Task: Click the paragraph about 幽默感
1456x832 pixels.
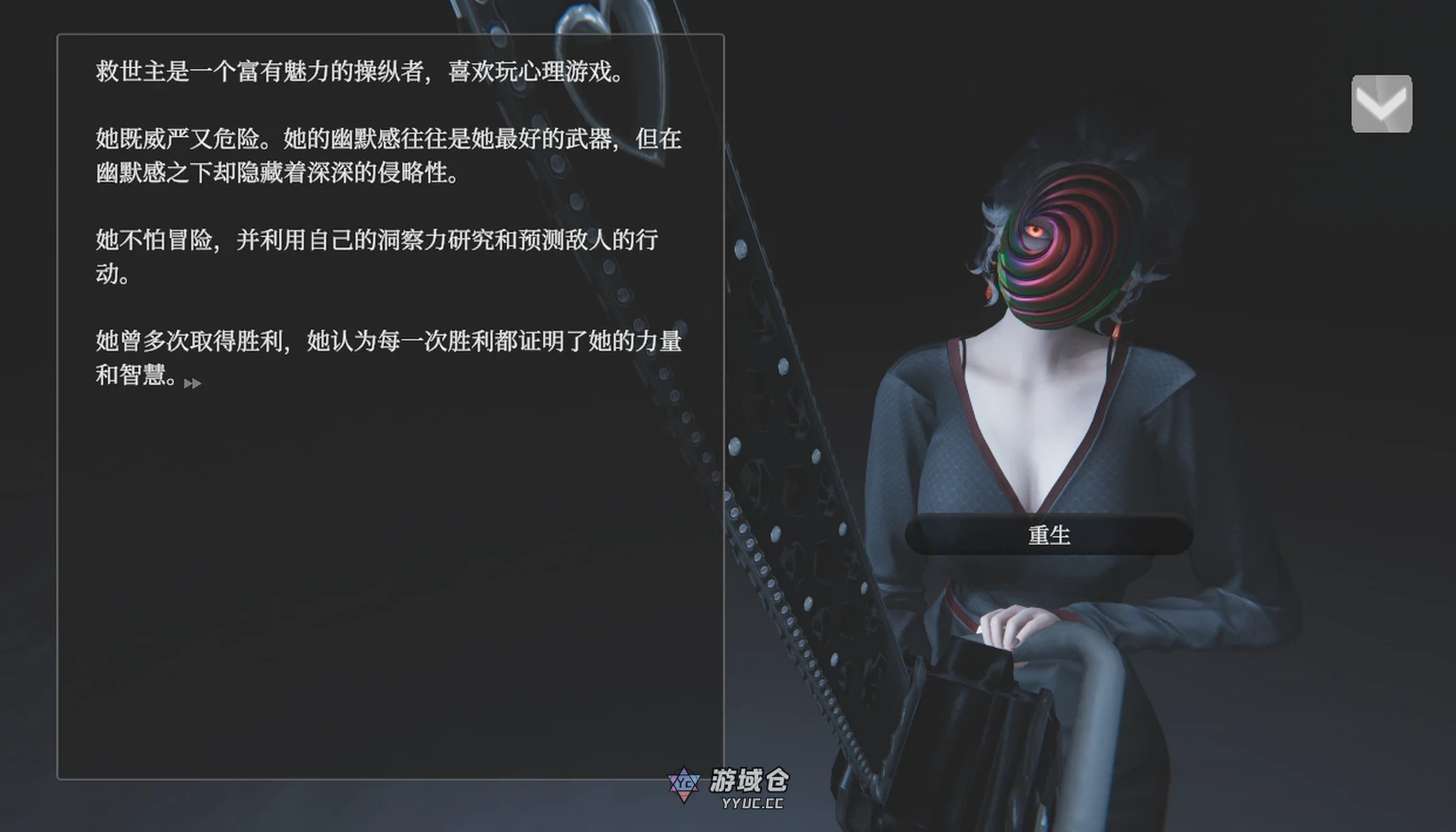Action: pyautogui.click(x=388, y=156)
